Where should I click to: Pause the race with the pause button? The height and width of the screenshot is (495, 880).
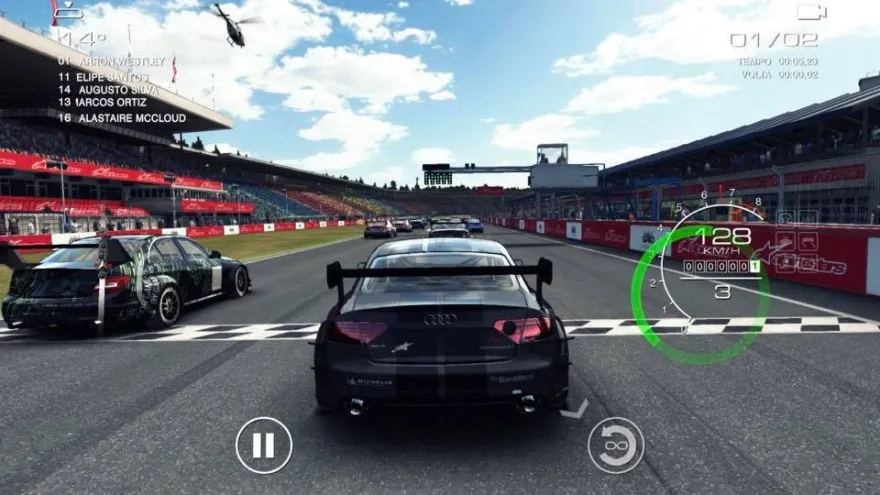click(x=264, y=445)
